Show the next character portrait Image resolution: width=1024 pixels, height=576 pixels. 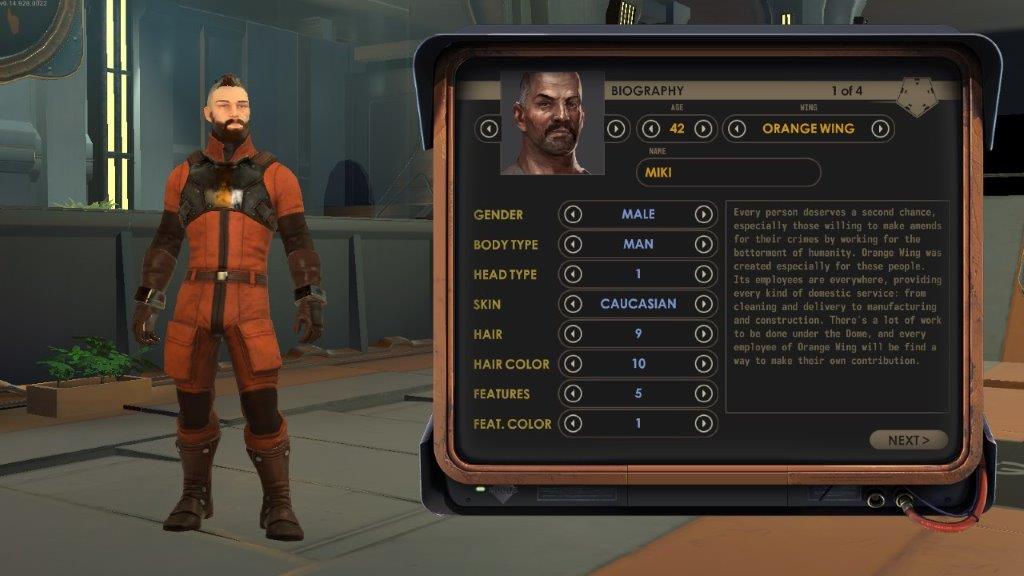click(x=616, y=129)
